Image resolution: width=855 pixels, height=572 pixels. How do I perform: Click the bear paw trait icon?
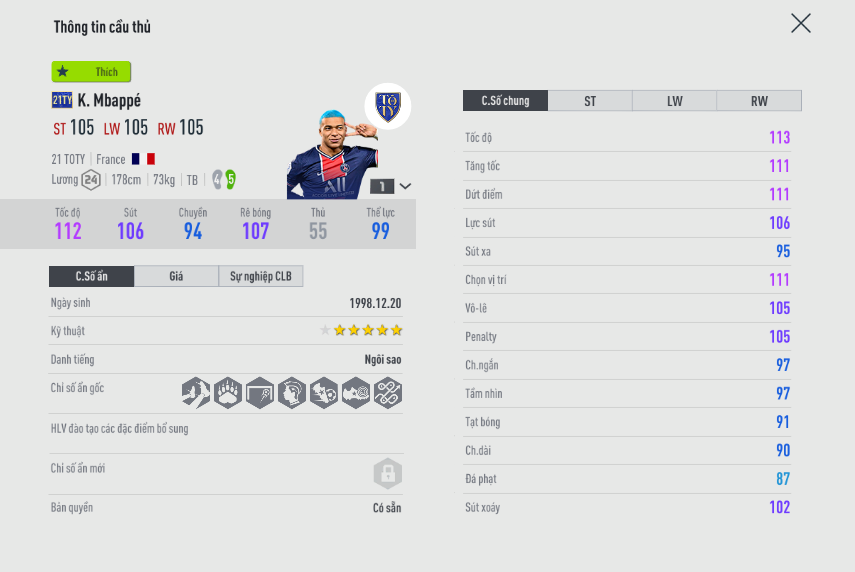click(x=227, y=392)
